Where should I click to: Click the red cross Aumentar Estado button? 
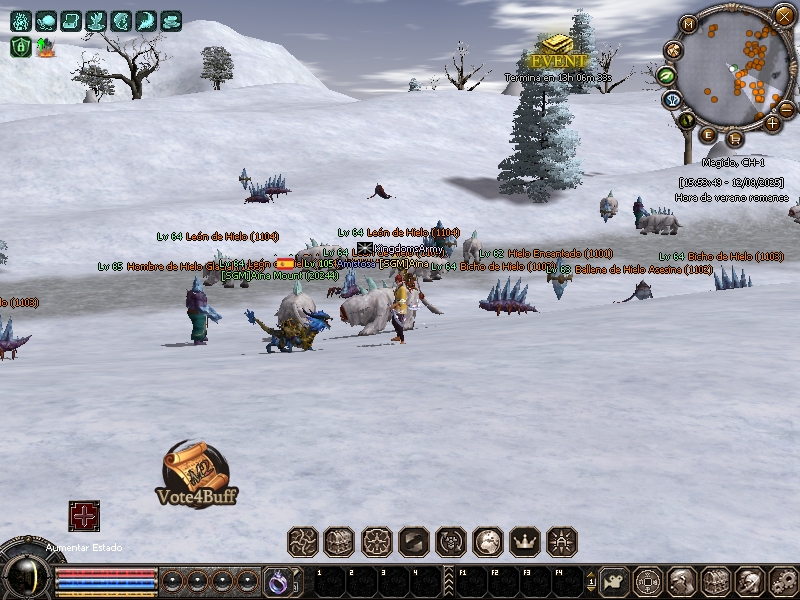pos(84,516)
